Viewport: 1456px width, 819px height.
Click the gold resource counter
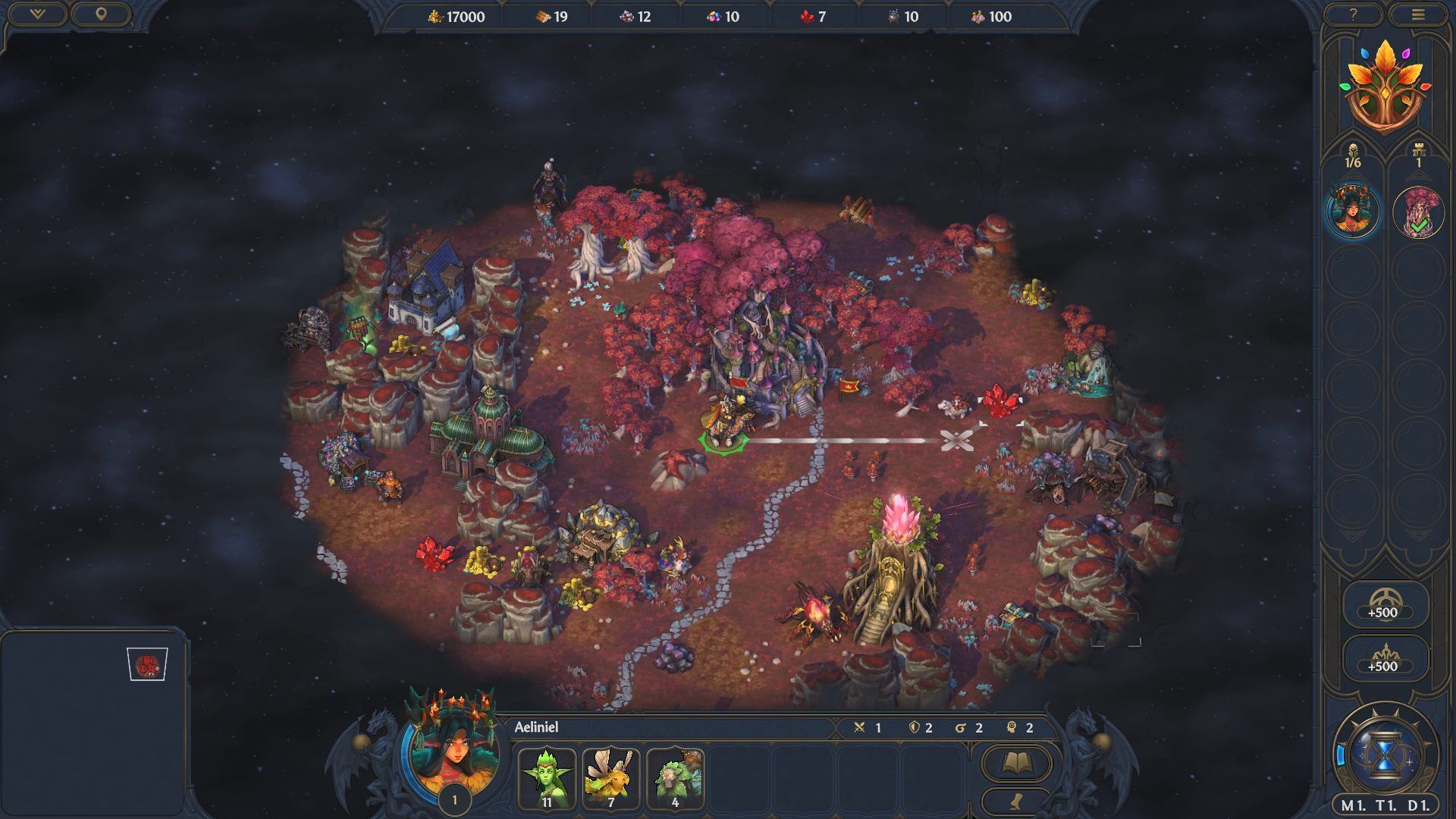click(456, 17)
